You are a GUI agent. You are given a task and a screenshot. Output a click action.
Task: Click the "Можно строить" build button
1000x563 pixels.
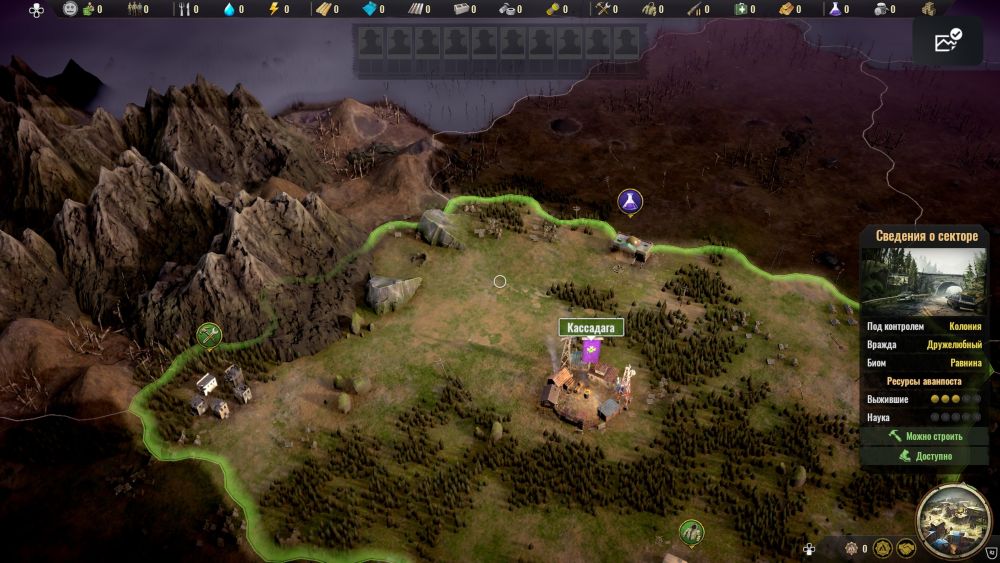pos(923,436)
